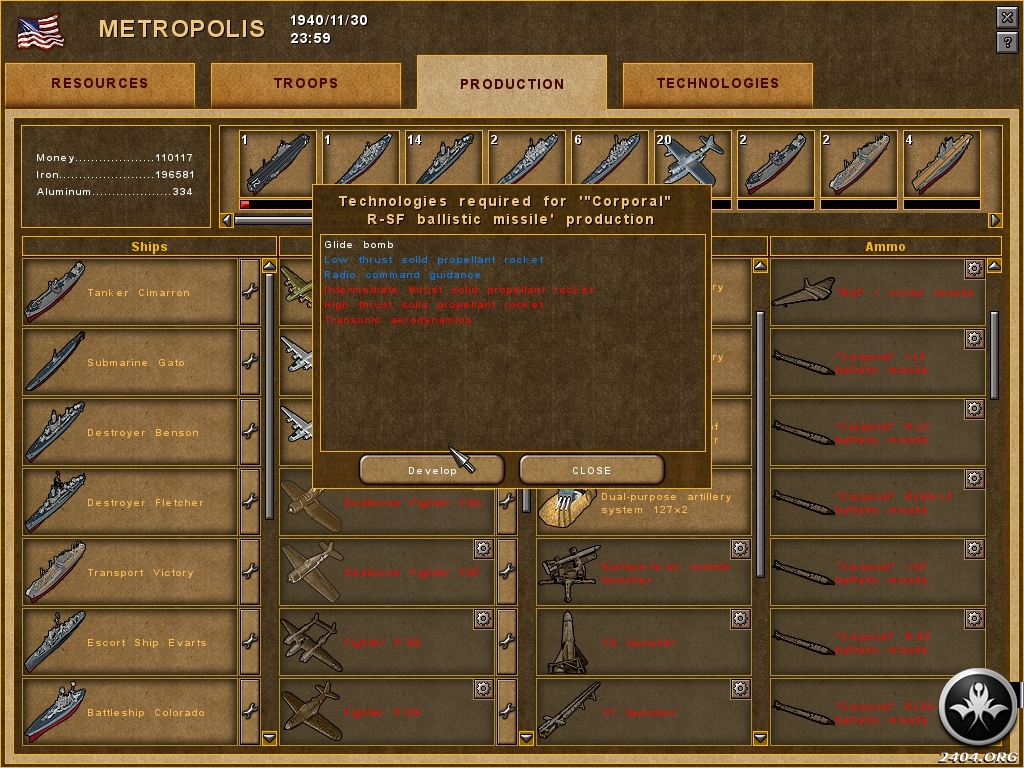Select Submarine Gato from ships list
The width and height of the screenshot is (1024, 768).
click(x=130, y=363)
